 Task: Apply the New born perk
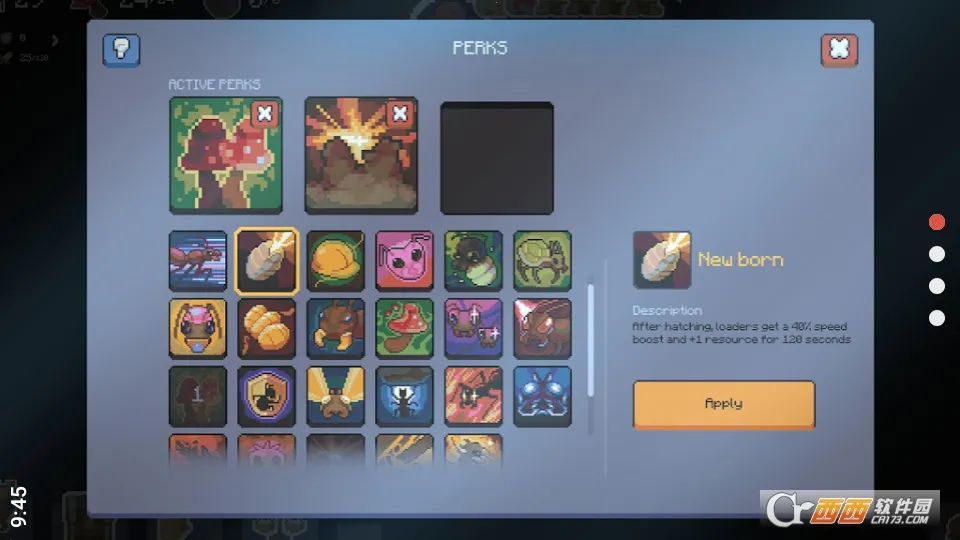pyautogui.click(x=723, y=404)
